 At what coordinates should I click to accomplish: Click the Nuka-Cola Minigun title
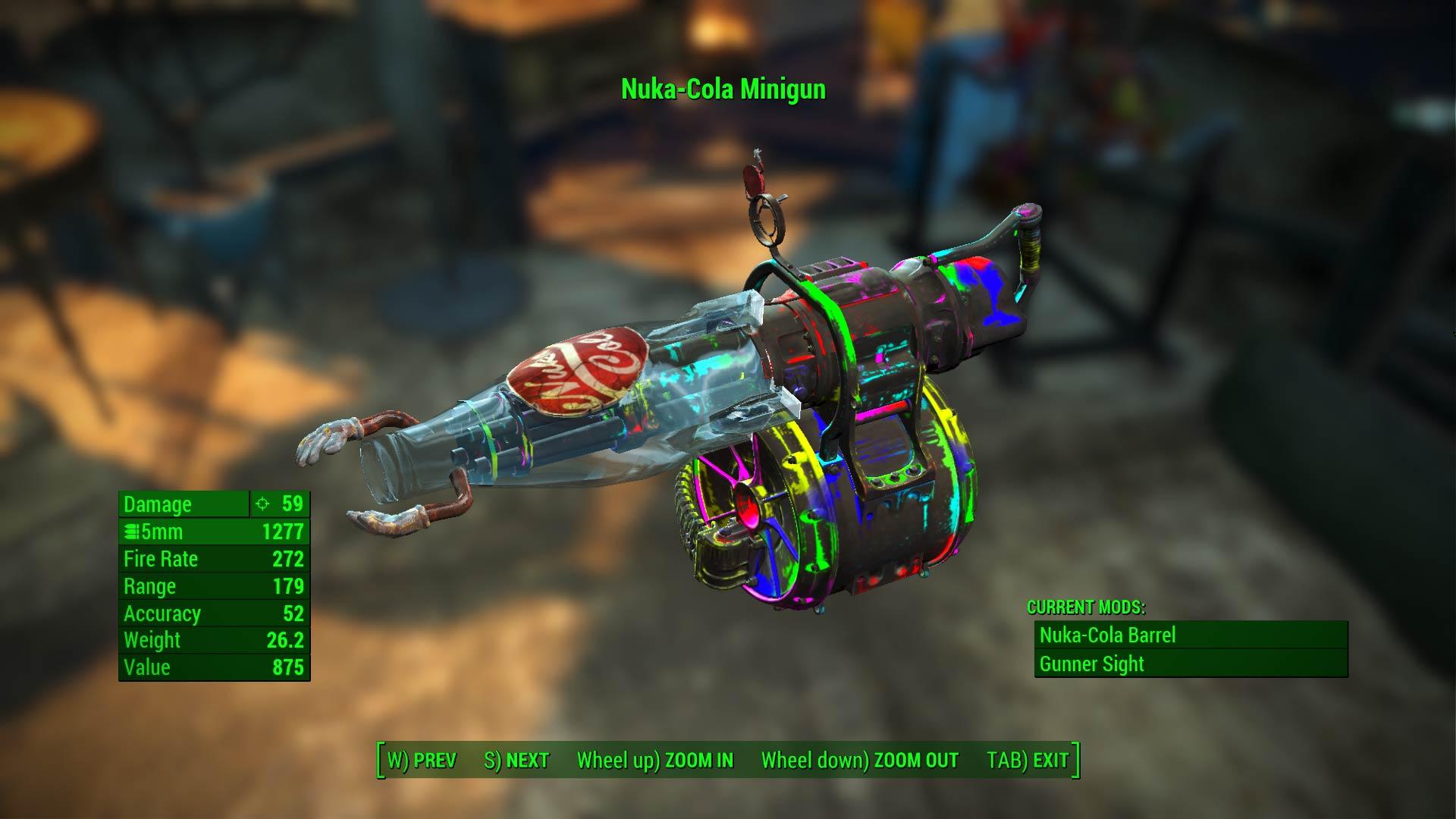coord(723,89)
